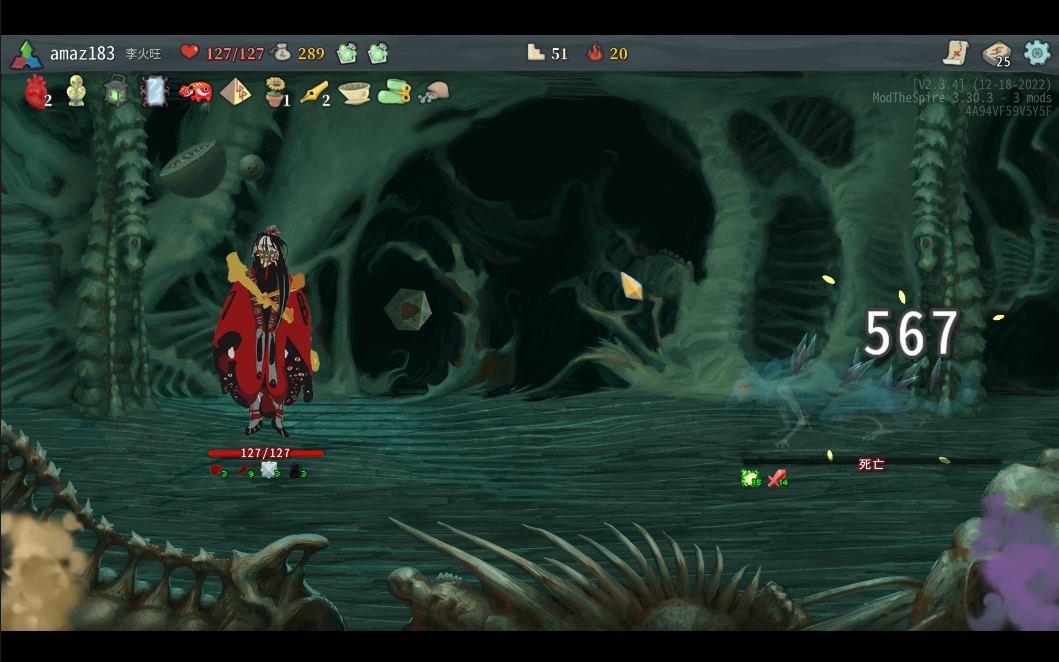
Task: Inspect the red Akabeko relic
Action: point(194,92)
